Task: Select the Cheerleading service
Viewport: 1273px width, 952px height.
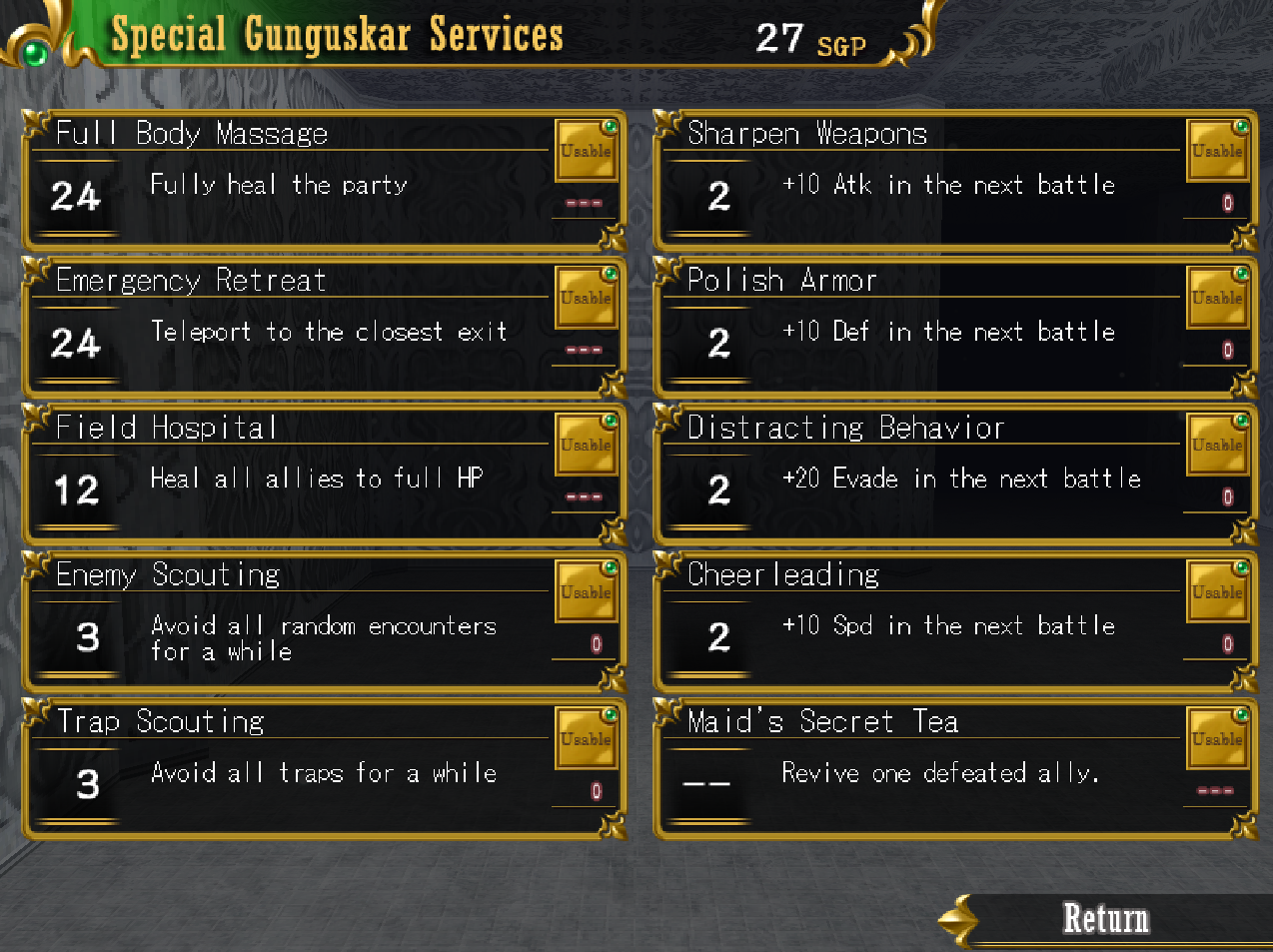Action: (x=919, y=621)
